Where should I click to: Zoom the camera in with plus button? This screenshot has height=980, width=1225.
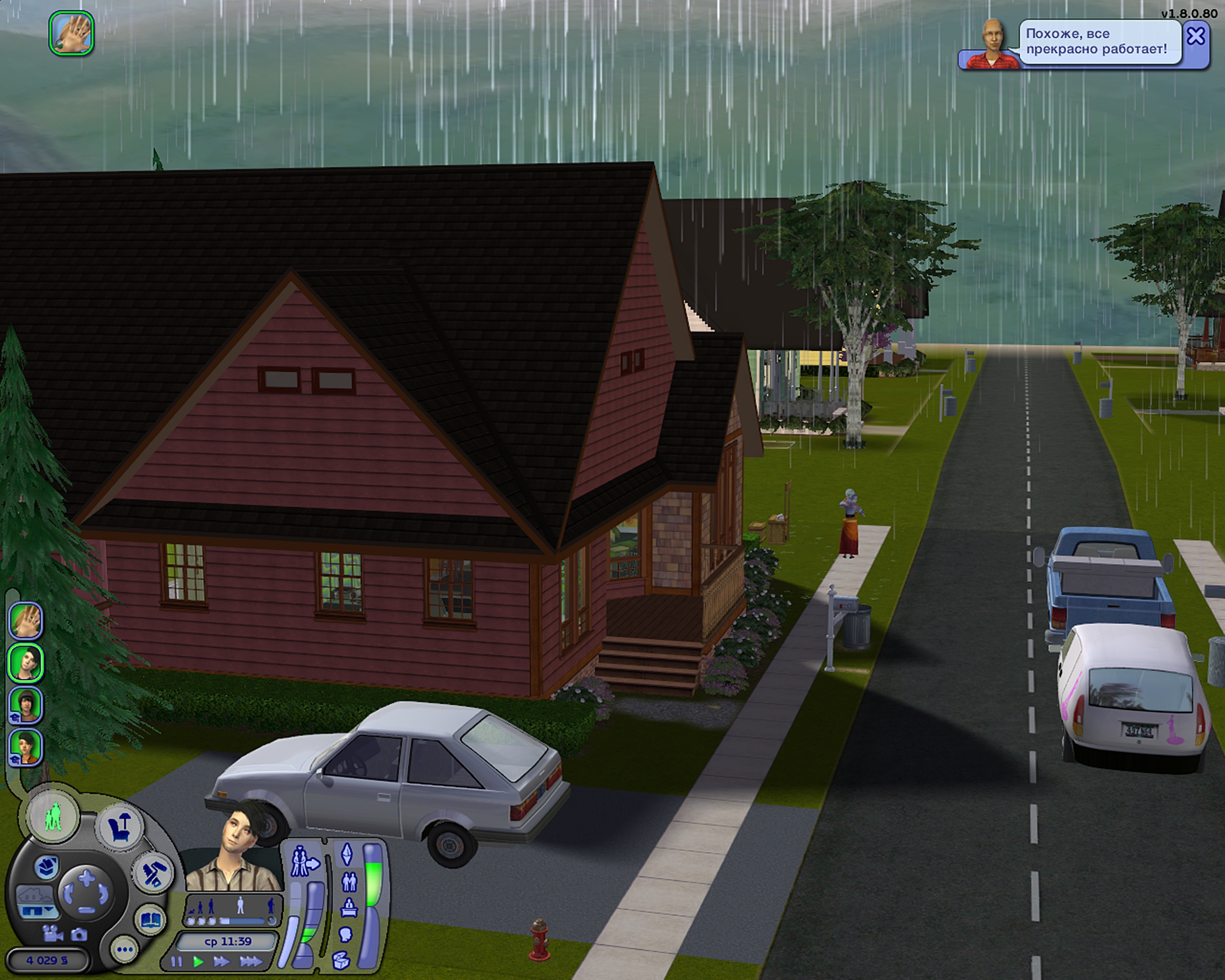click(86, 877)
